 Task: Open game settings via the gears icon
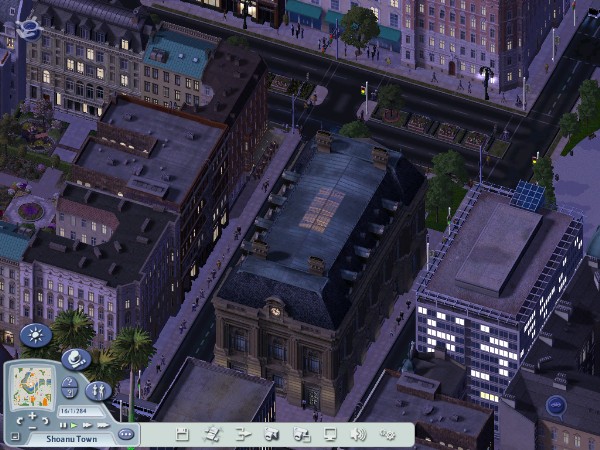pyautogui.click(x=388, y=434)
